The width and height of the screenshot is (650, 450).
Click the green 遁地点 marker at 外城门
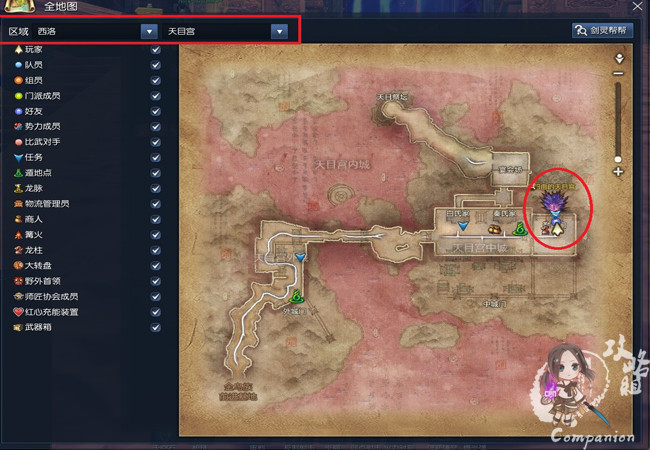297,296
